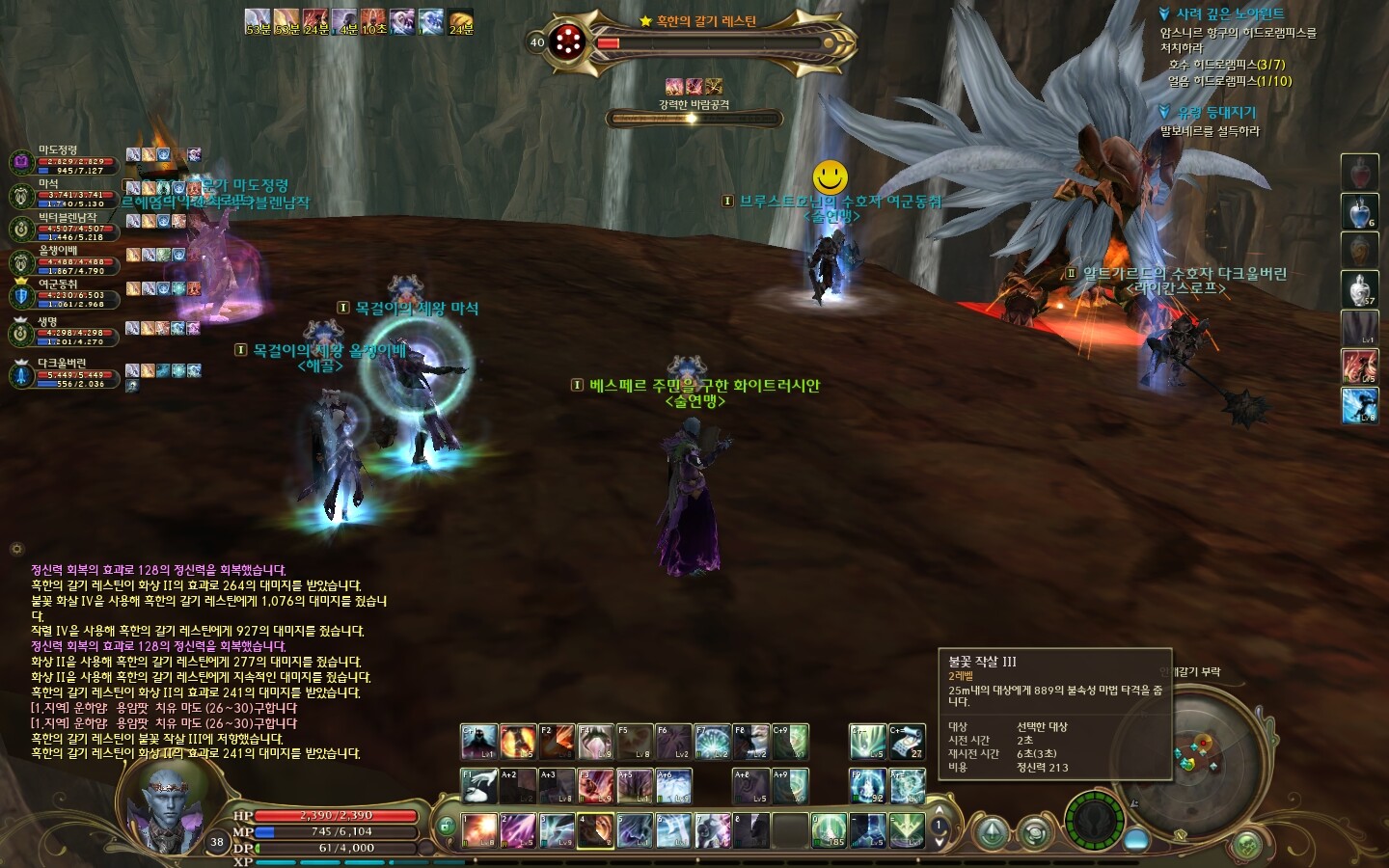Viewport: 1389px width, 868px height.
Task: Activate the highlighted skill in slot 4
Action: (x=595, y=830)
